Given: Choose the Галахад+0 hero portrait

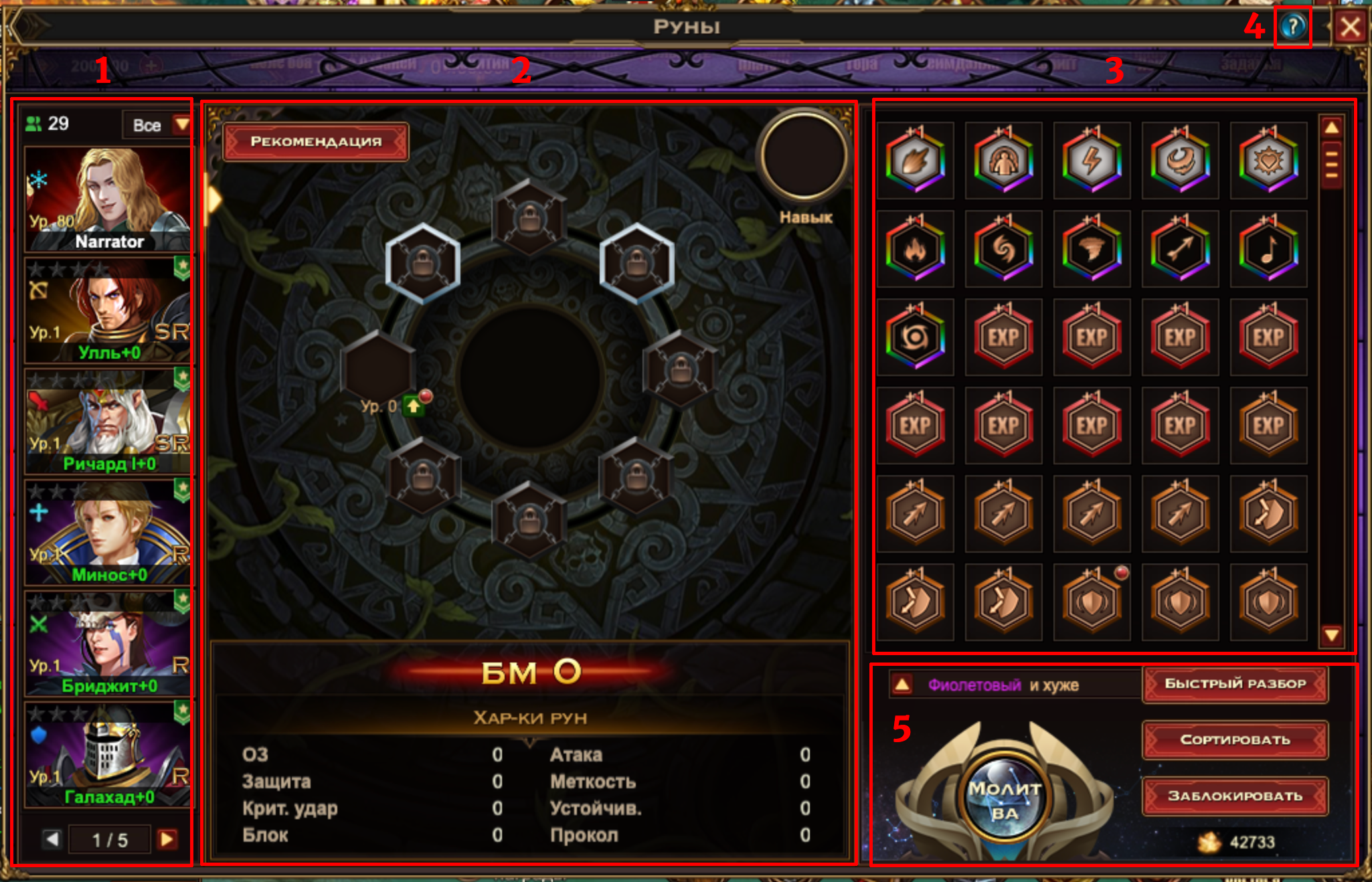Looking at the screenshot, I should pos(108,755).
